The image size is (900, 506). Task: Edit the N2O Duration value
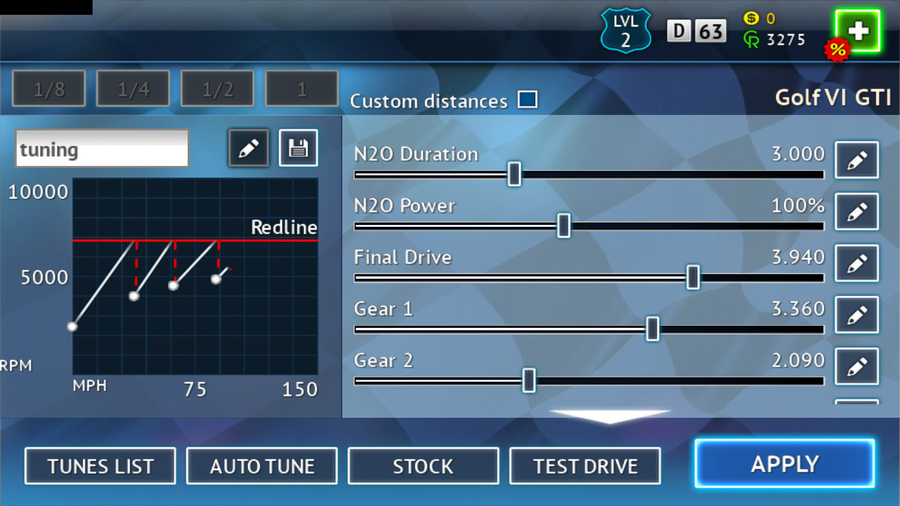coord(856,160)
